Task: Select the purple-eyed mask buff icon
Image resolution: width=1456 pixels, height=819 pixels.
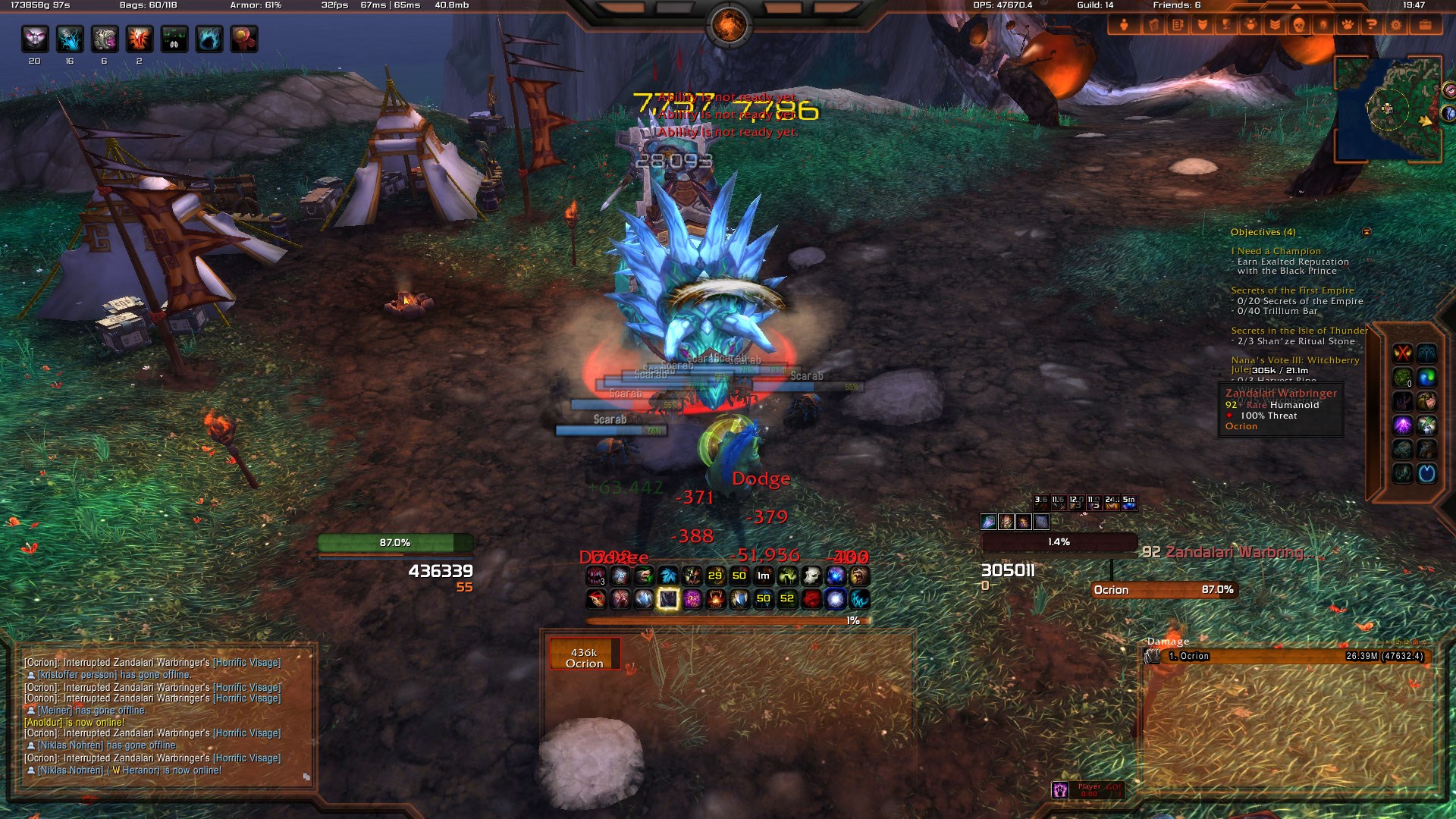Action: pos(35,39)
